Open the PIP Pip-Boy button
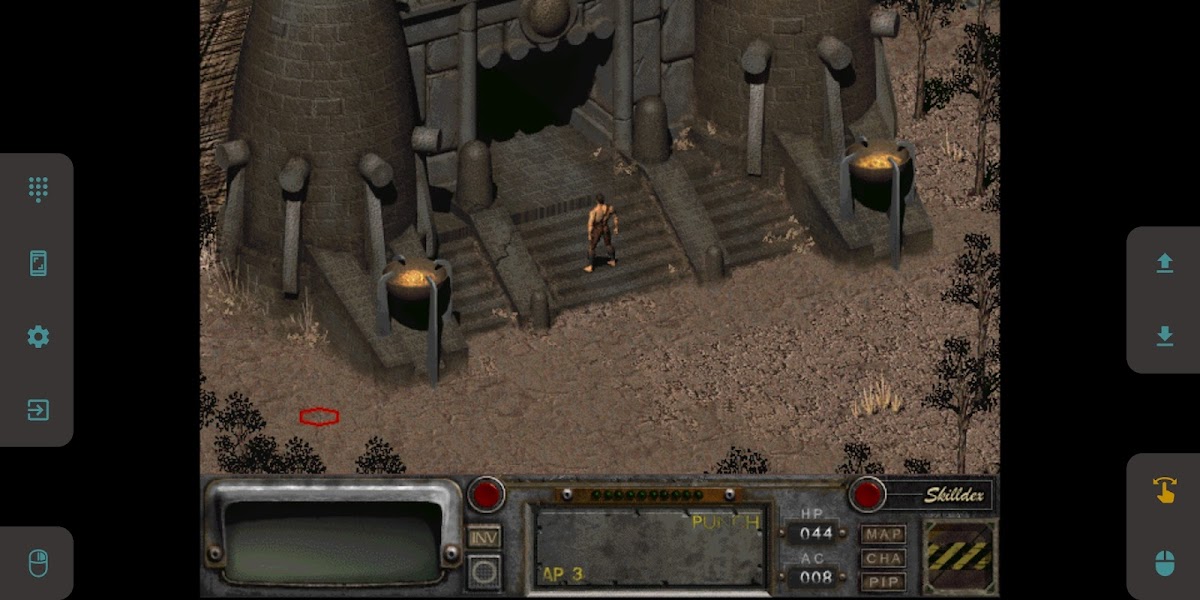 [x=883, y=582]
